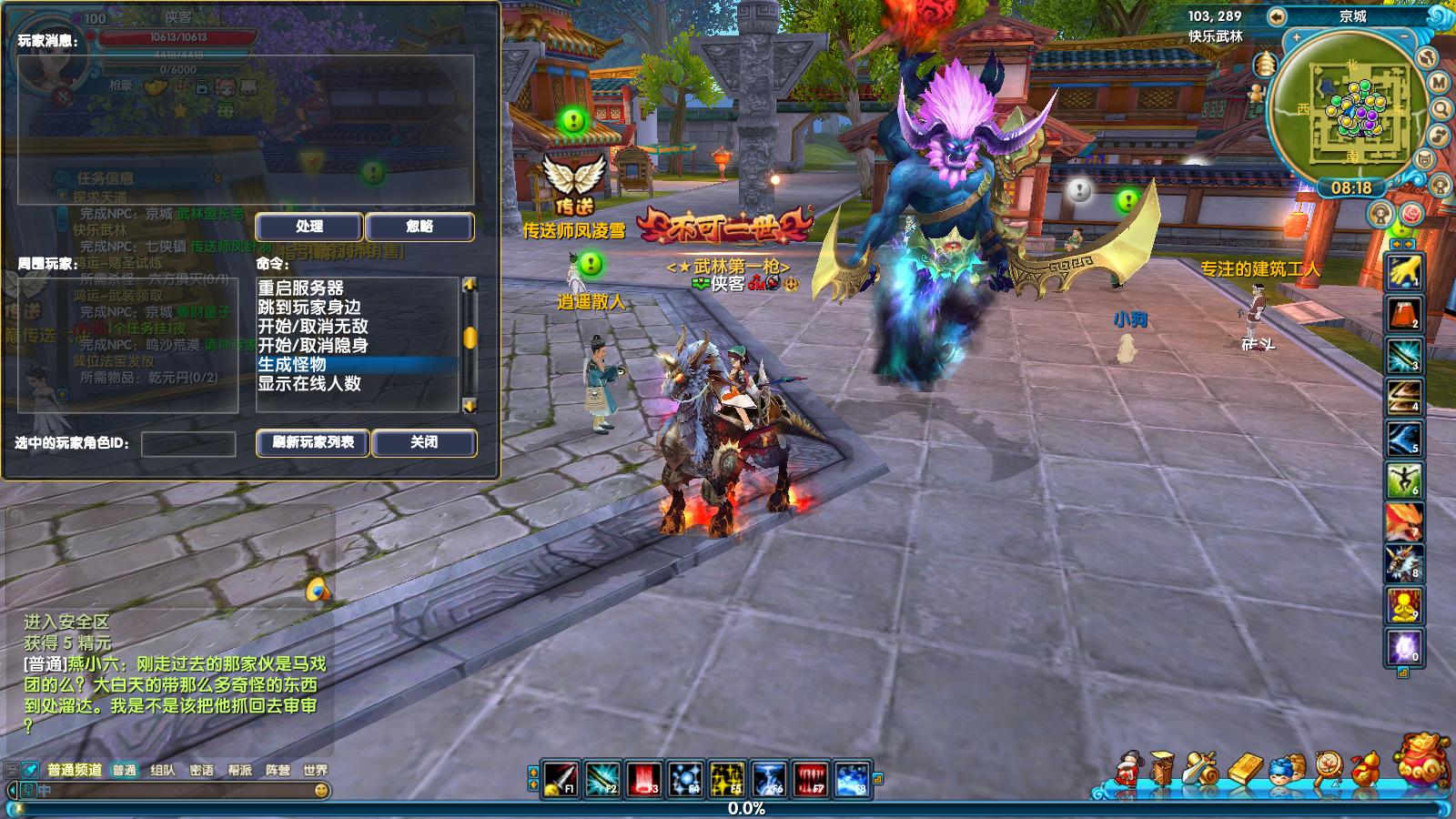Select the 开始/取消无敌 command
The height and width of the screenshot is (819, 1456).
[313, 326]
